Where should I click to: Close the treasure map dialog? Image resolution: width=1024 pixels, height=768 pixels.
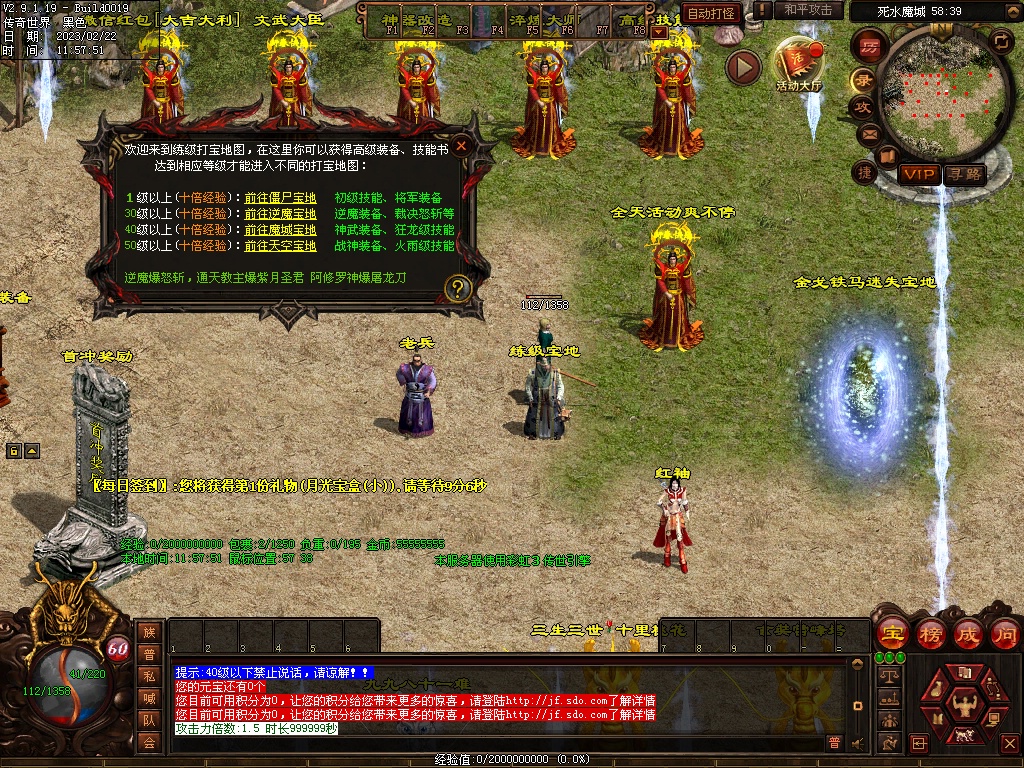[x=461, y=146]
